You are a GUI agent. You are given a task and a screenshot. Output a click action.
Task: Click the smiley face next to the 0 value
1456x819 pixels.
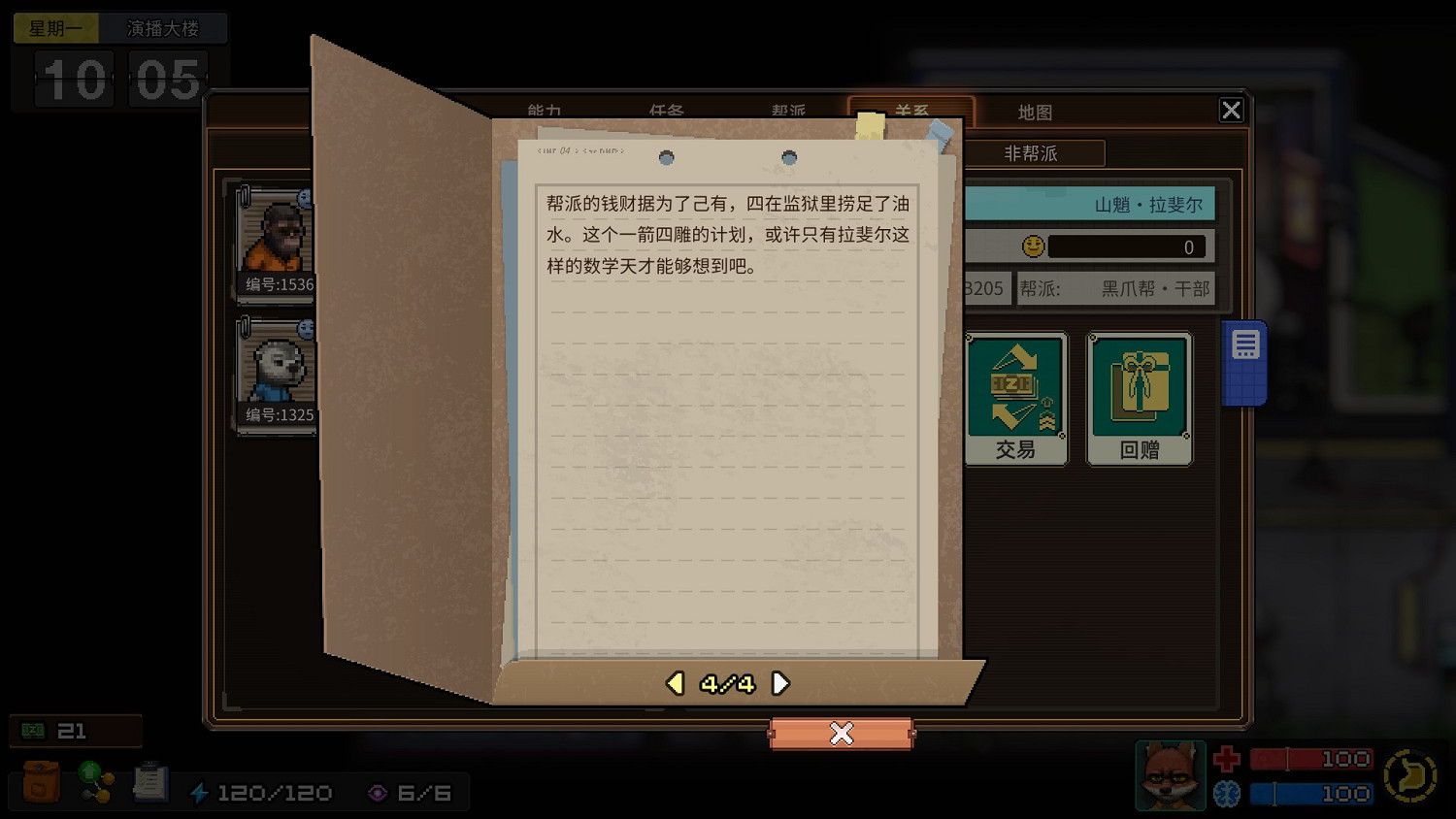(x=1033, y=246)
